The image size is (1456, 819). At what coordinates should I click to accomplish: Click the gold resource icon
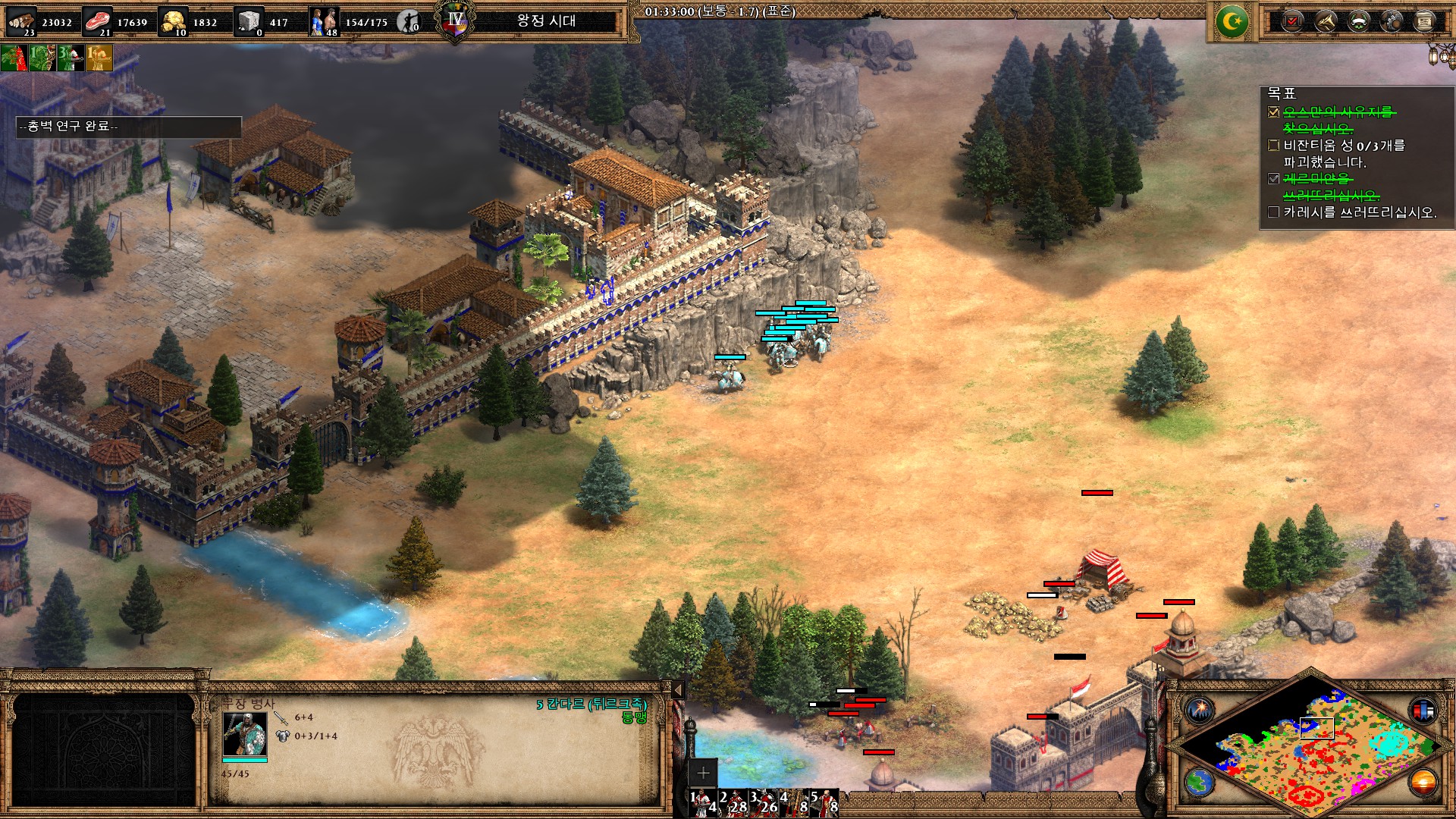(x=174, y=20)
